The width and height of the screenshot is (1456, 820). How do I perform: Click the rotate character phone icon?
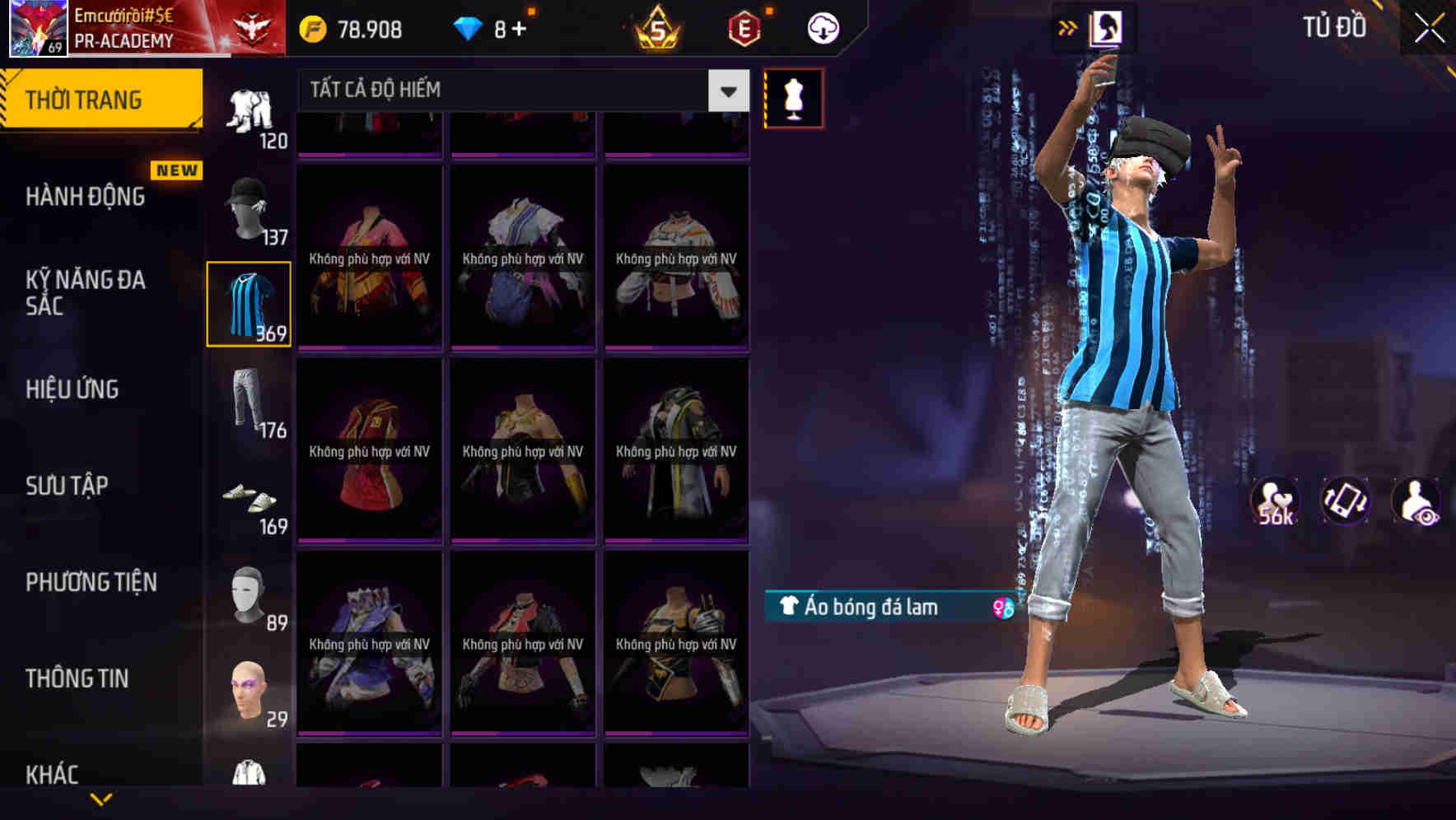(x=1346, y=500)
